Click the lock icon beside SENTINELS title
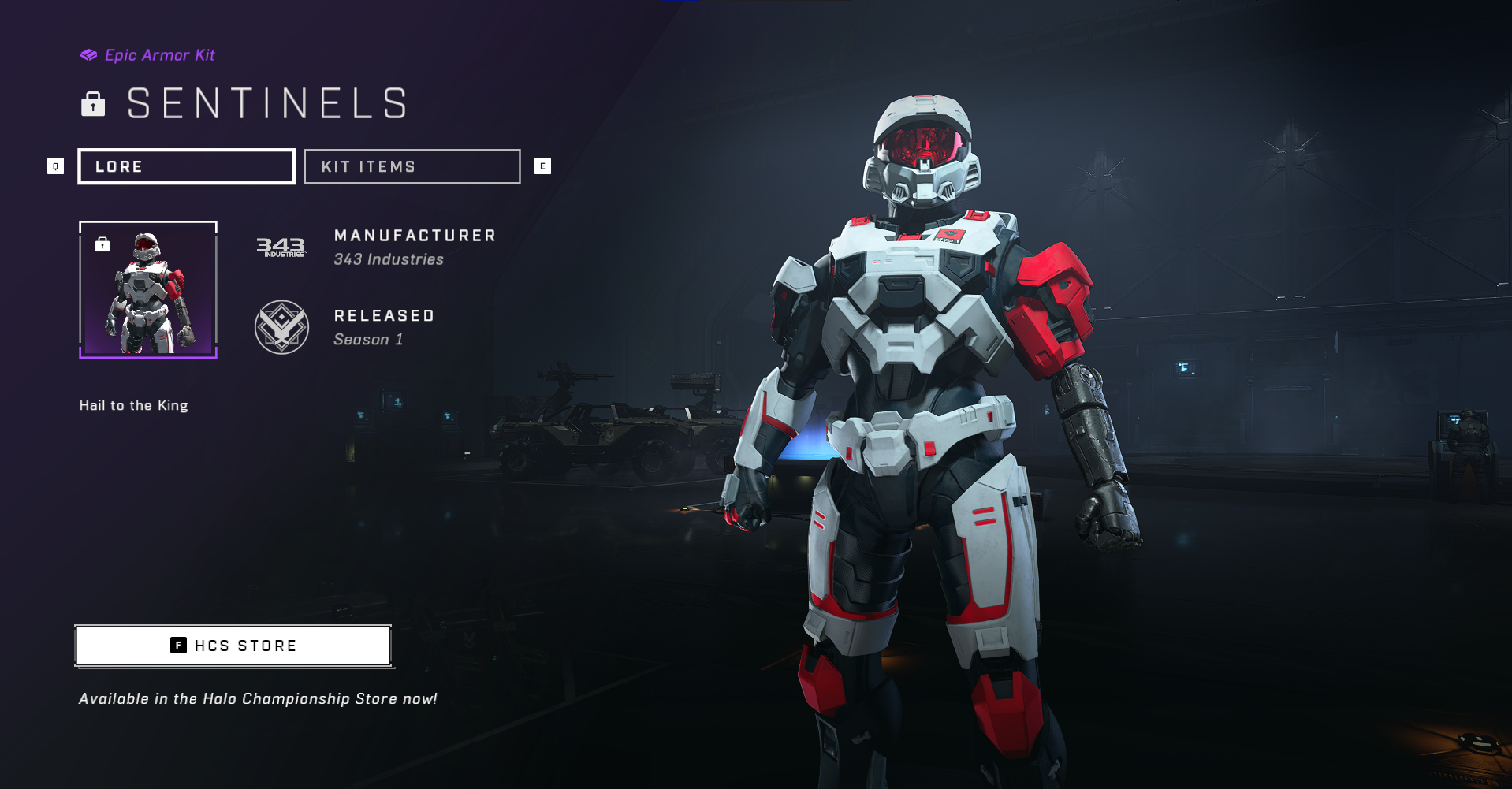This screenshot has width=1512, height=789. pos(93,103)
